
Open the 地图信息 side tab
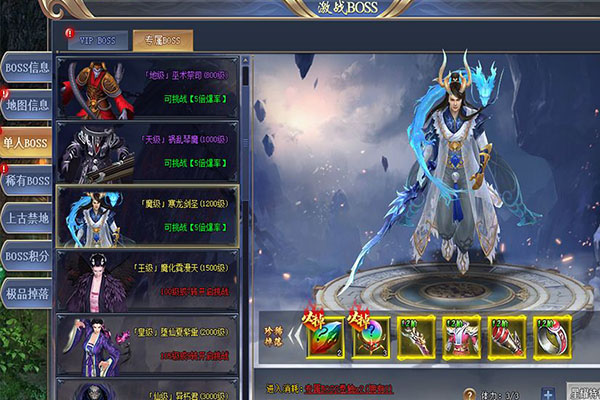[26, 106]
